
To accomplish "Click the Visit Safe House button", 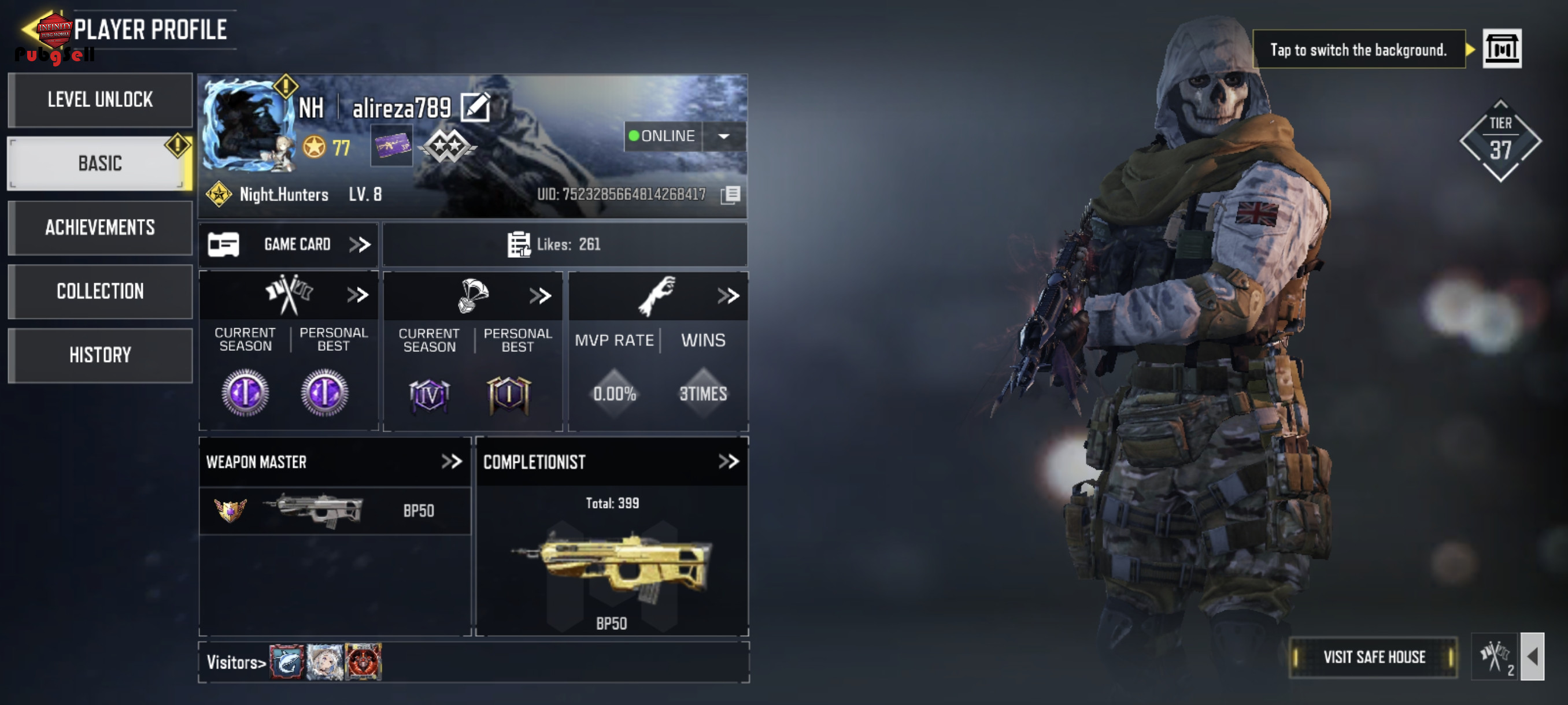I will pos(1373,657).
